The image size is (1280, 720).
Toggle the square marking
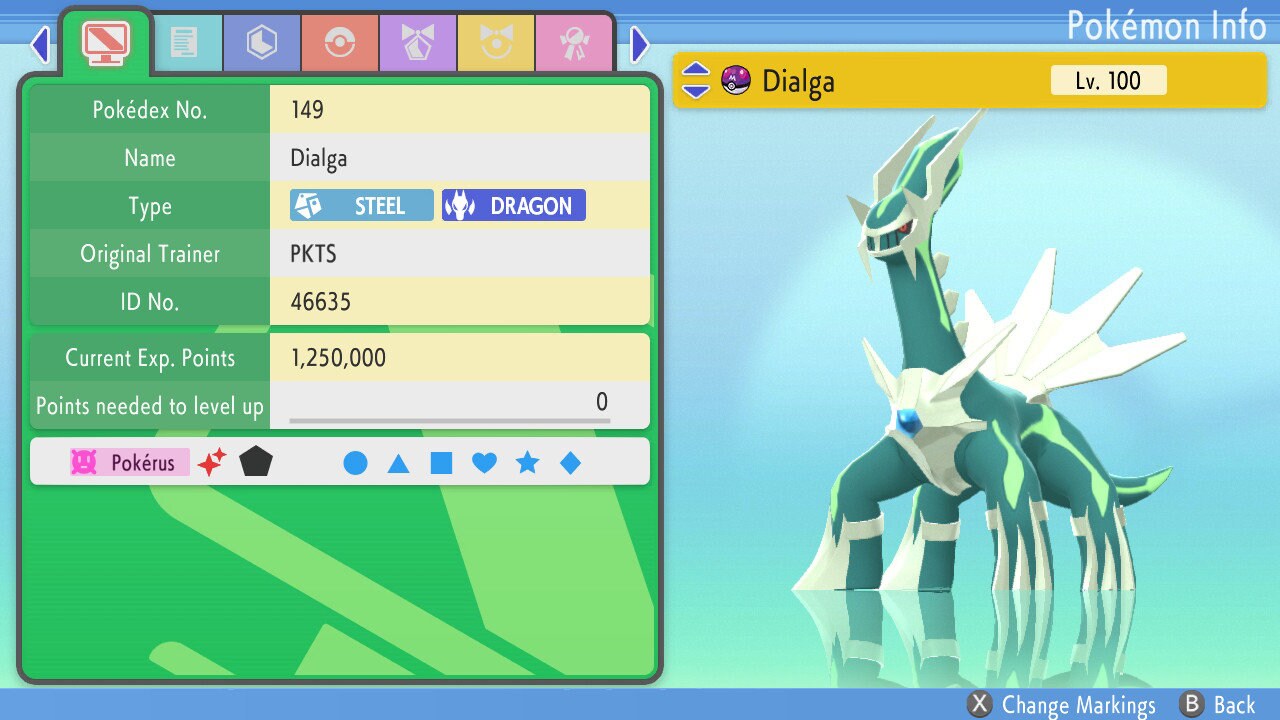coord(441,463)
